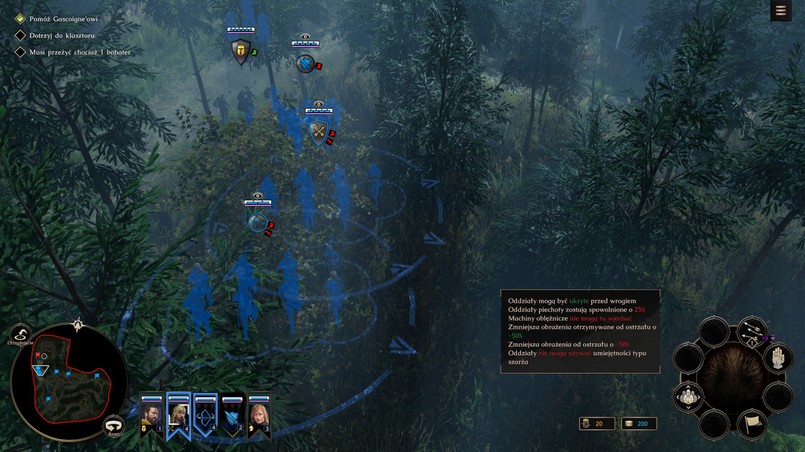Activate the flag command icon
Image resolution: width=805 pixels, height=452 pixels.
coord(752,424)
